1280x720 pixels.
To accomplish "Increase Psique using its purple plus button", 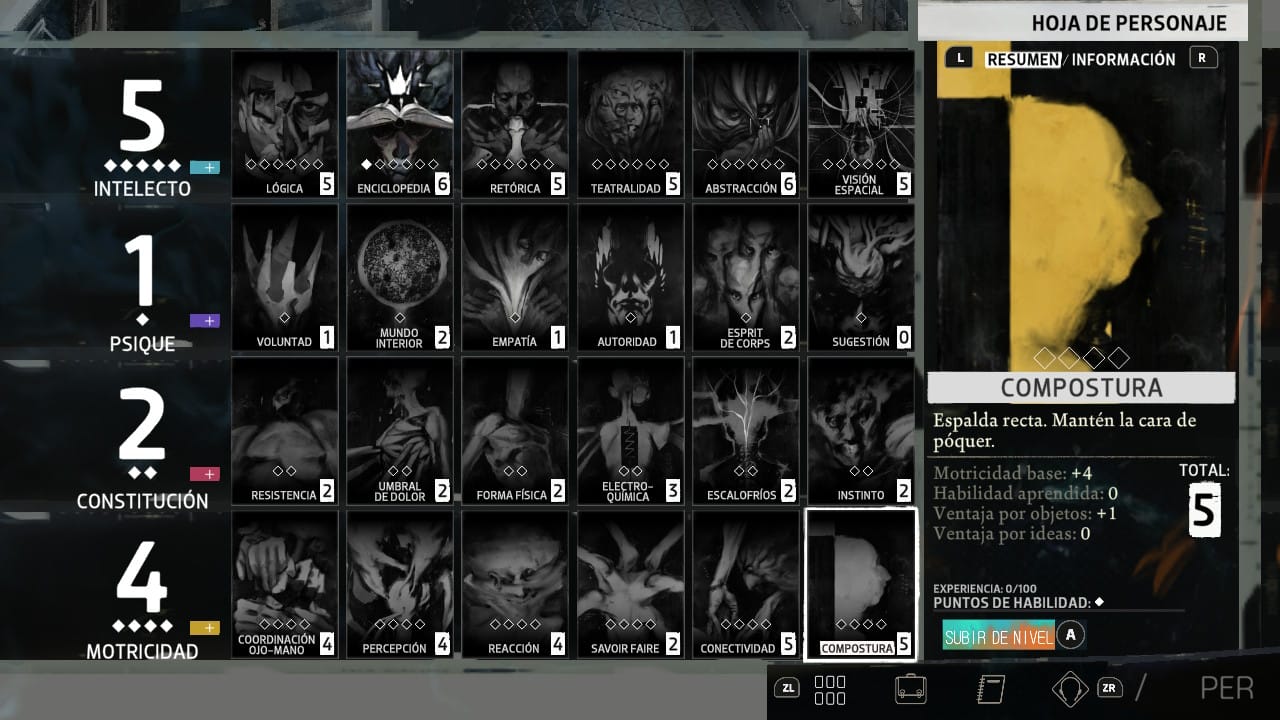I will (204, 321).
